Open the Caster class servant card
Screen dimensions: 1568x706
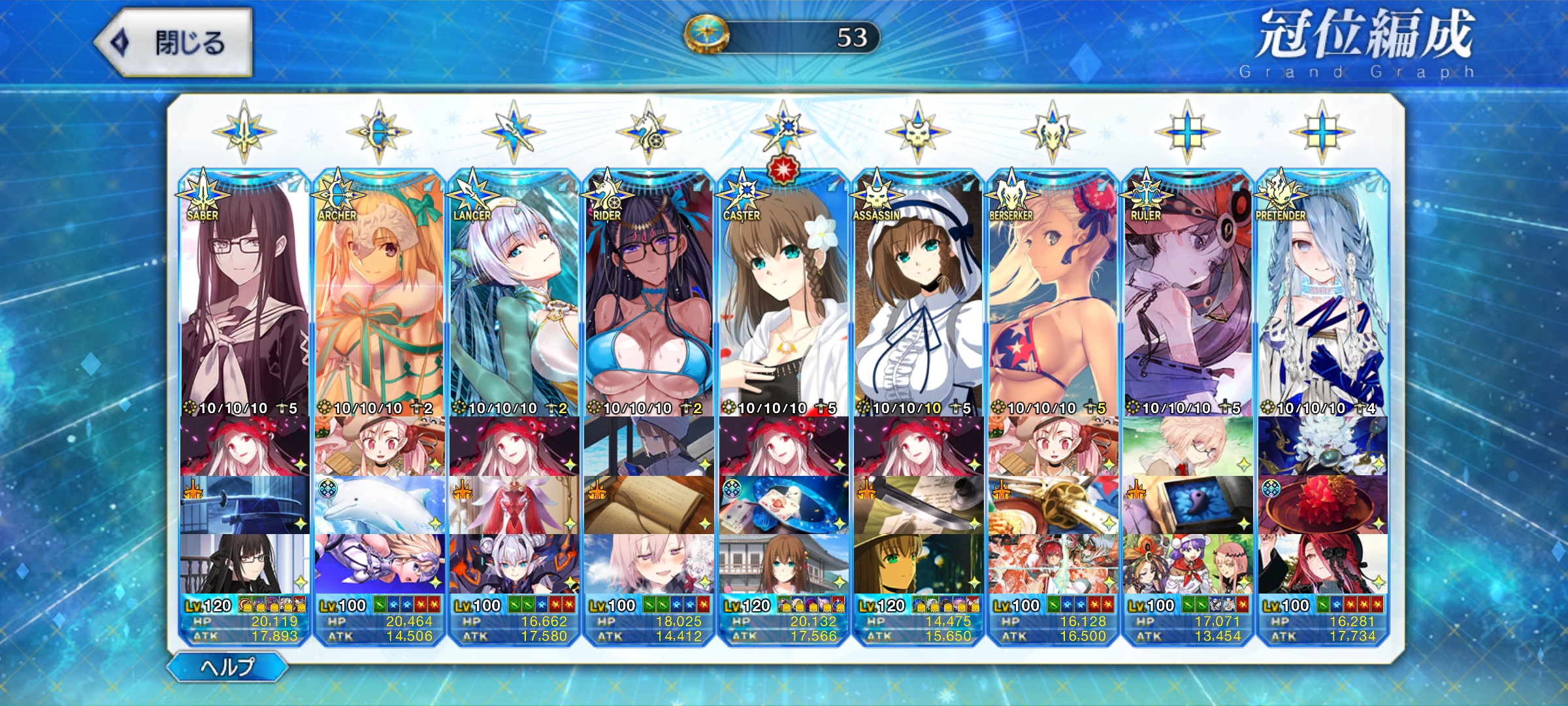pos(783,294)
